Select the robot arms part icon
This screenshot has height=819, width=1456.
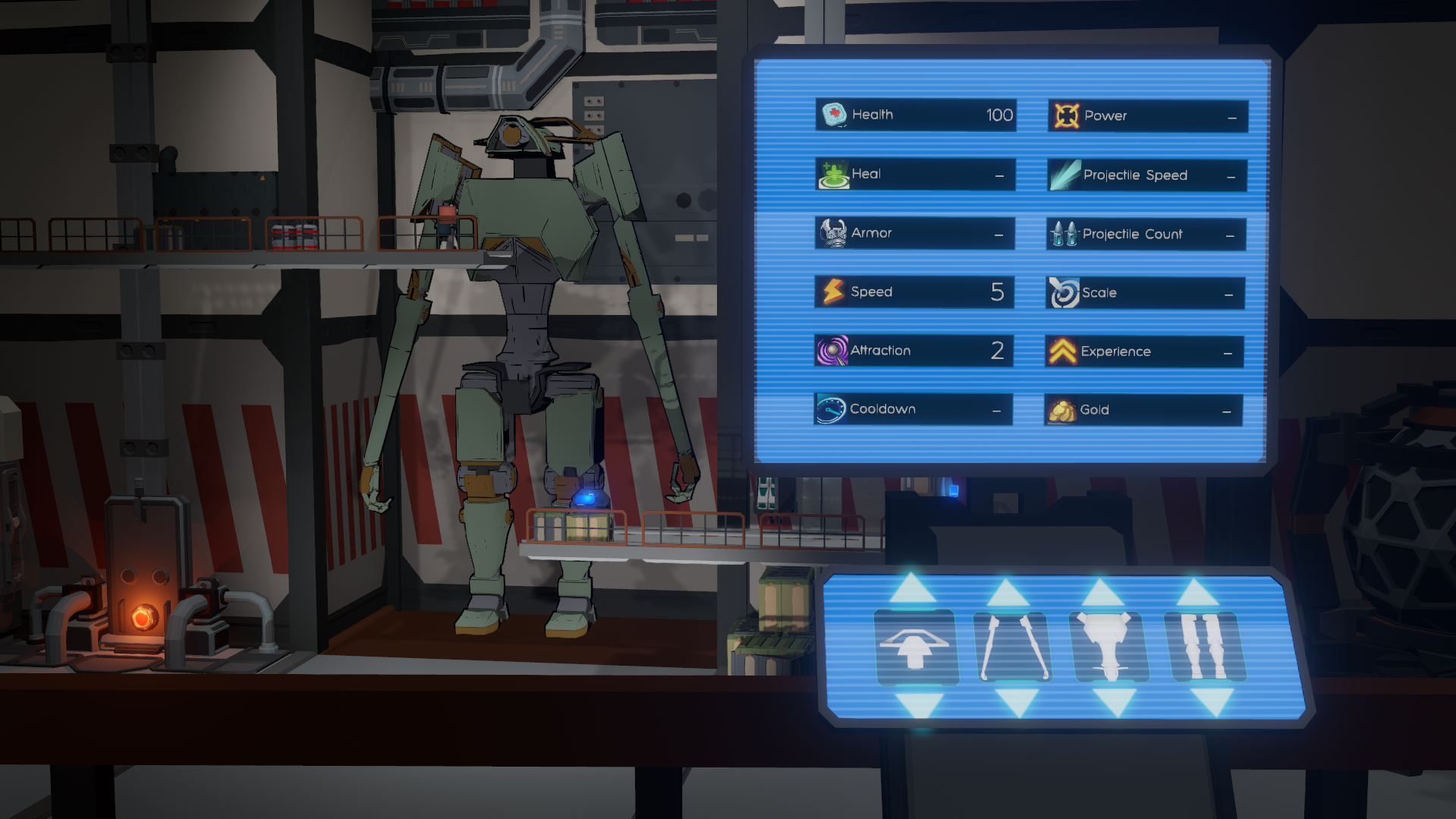pyautogui.click(x=1014, y=647)
